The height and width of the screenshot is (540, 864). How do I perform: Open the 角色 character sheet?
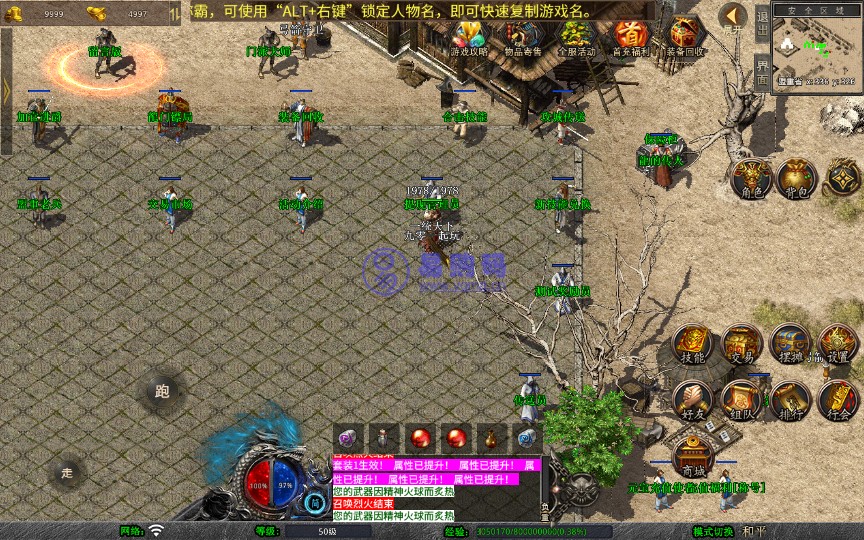(749, 179)
